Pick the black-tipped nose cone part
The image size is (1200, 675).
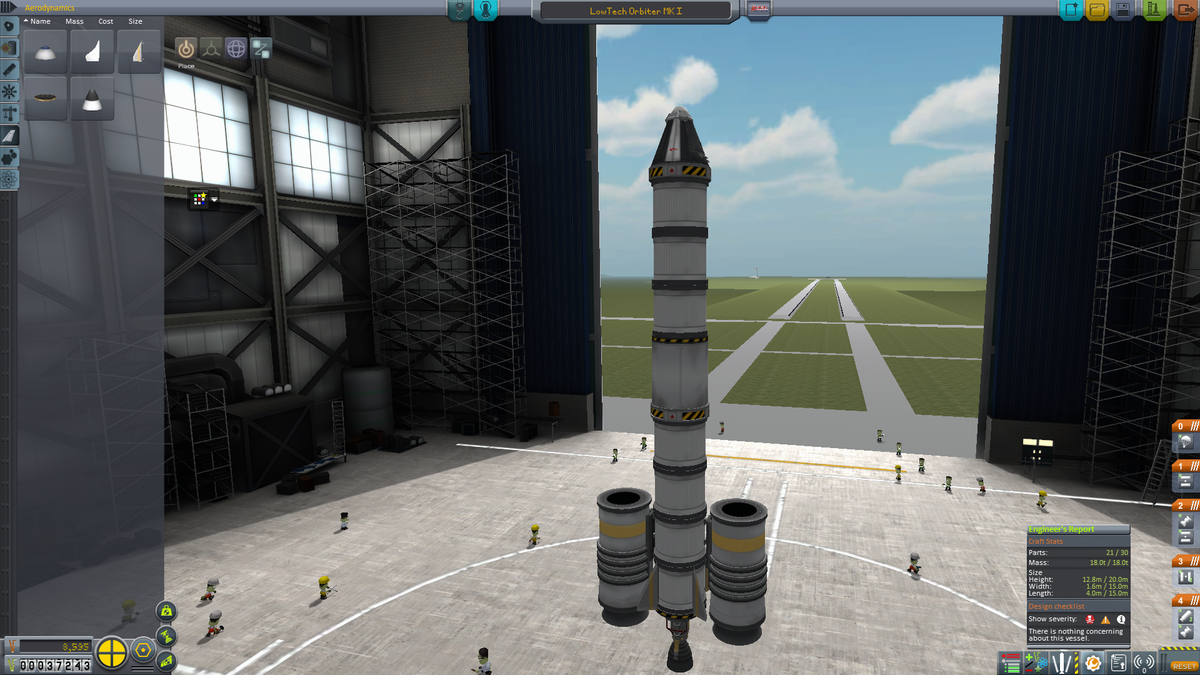pyautogui.click(x=93, y=100)
